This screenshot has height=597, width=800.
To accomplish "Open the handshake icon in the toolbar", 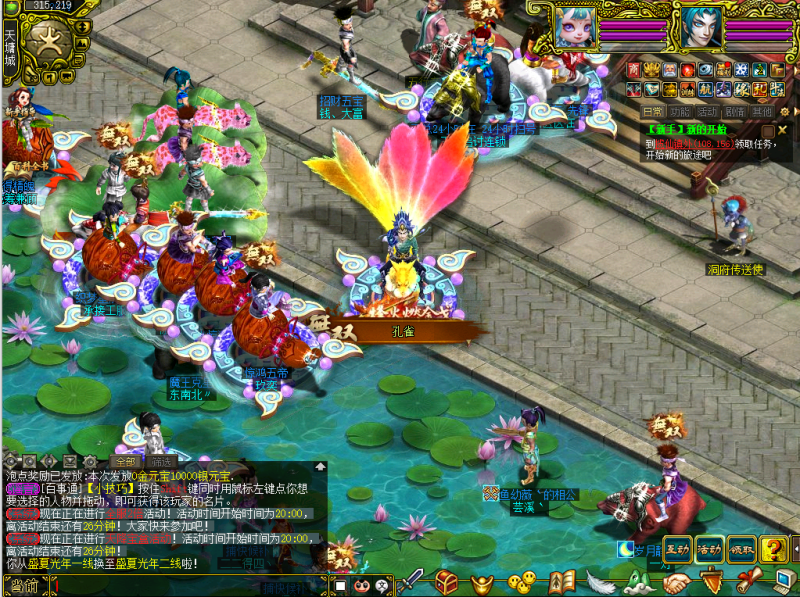I will tap(678, 582).
